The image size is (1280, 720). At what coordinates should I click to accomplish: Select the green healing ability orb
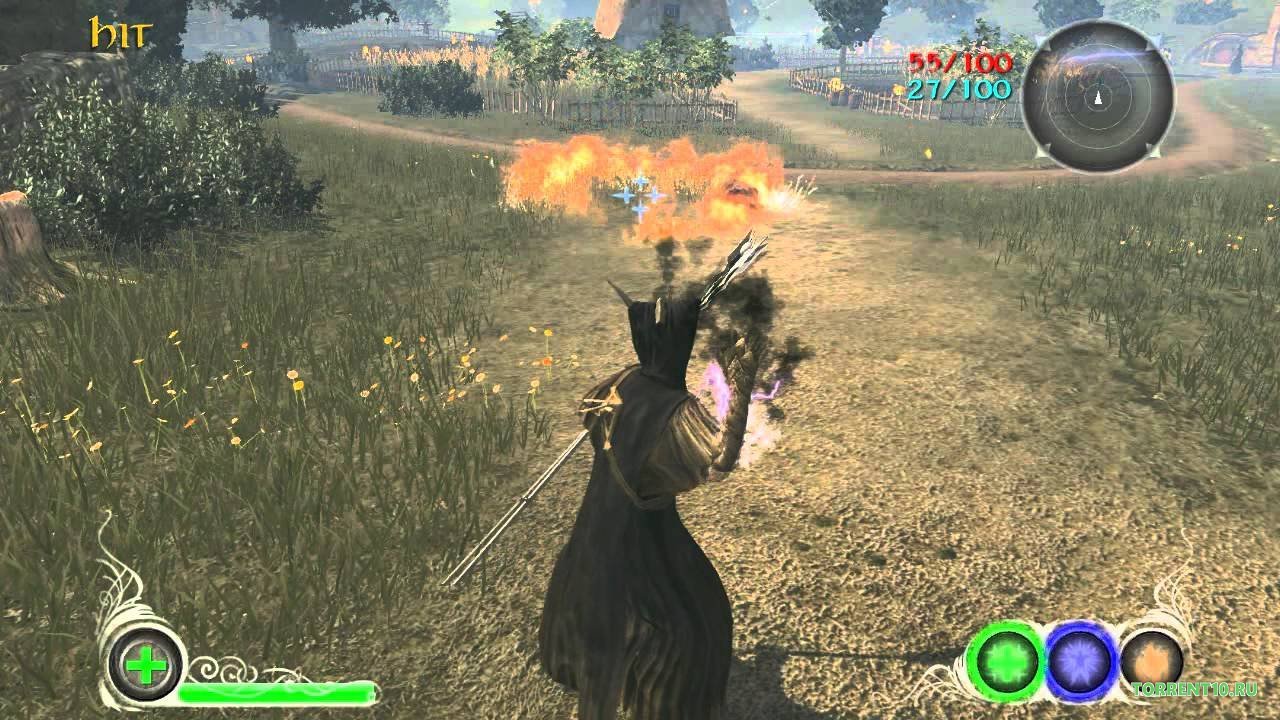click(1007, 661)
